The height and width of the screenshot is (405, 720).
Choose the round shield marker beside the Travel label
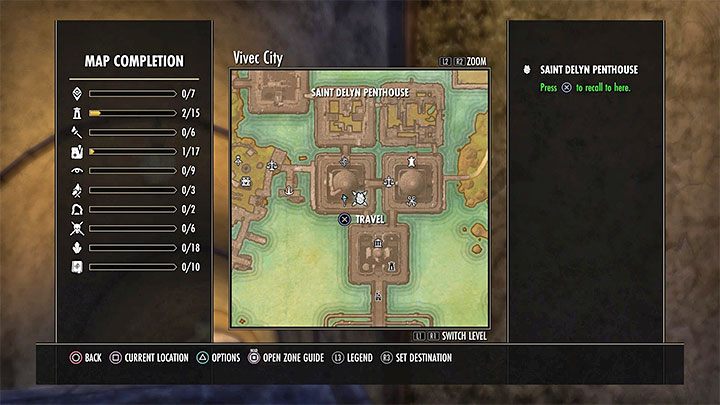pos(360,200)
